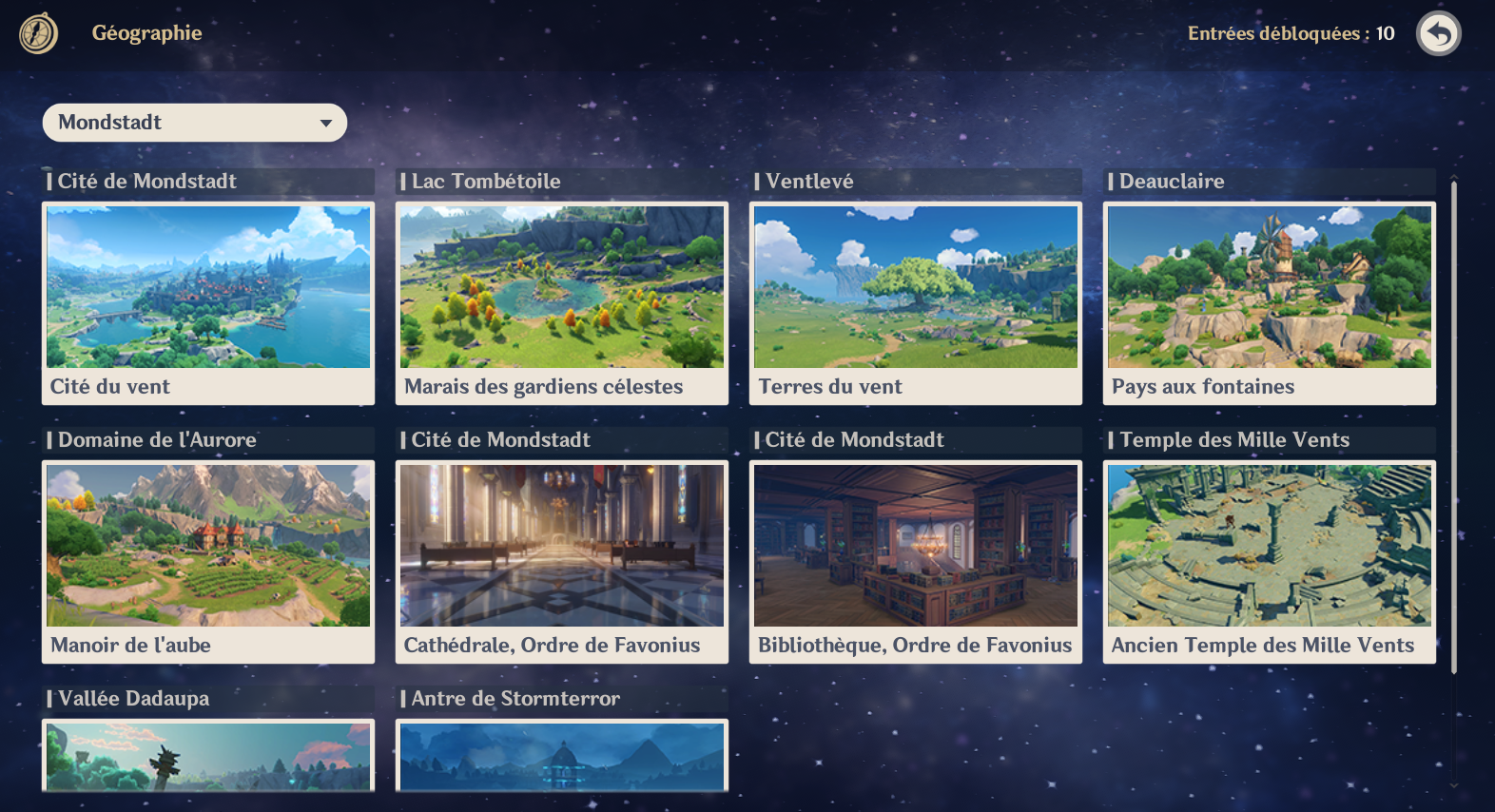Open the Antre de Stormterror entry
1495x812 pixels.
(x=561, y=756)
